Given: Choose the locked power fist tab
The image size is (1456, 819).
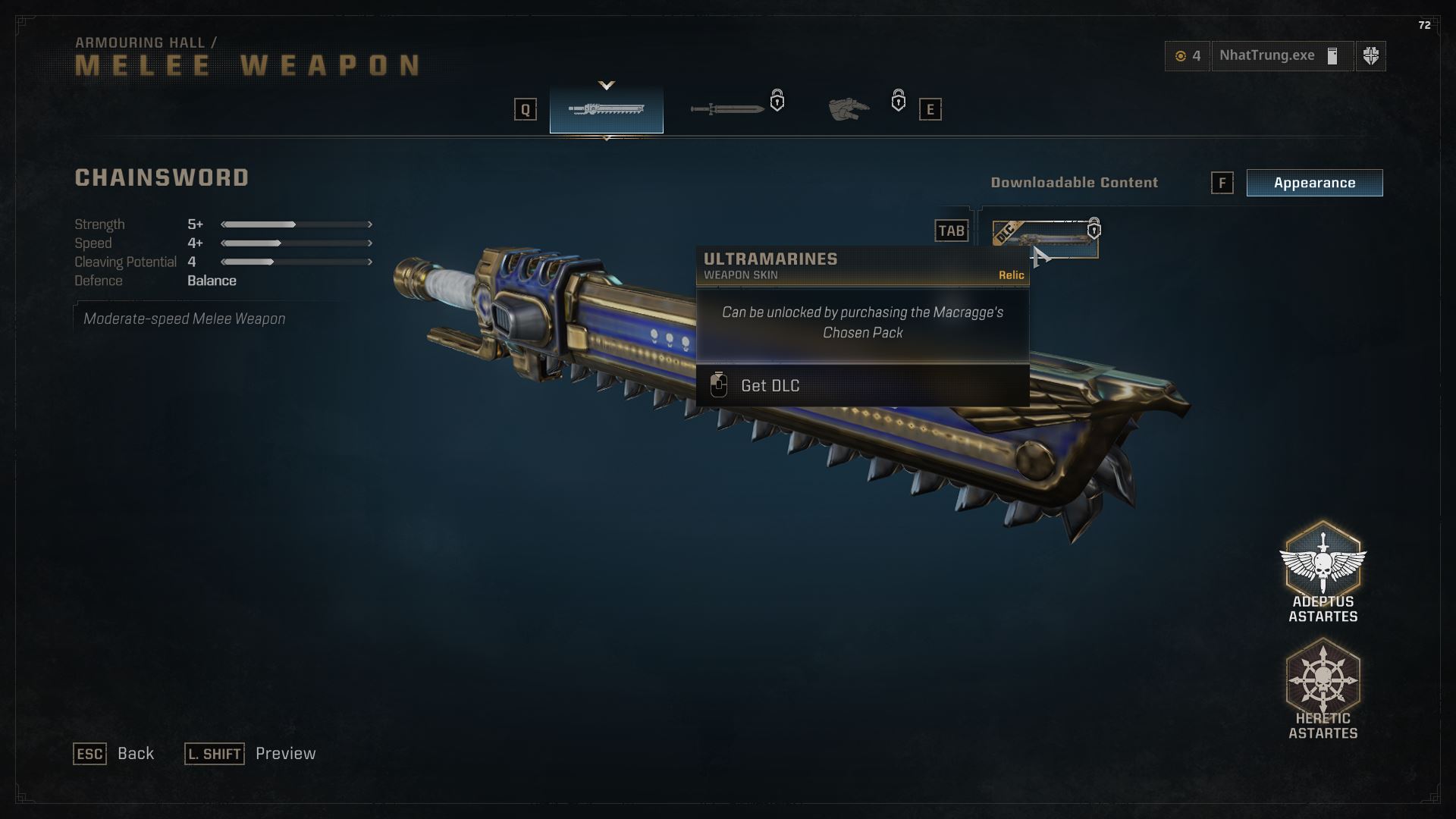Looking at the screenshot, I should [x=849, y=110].
